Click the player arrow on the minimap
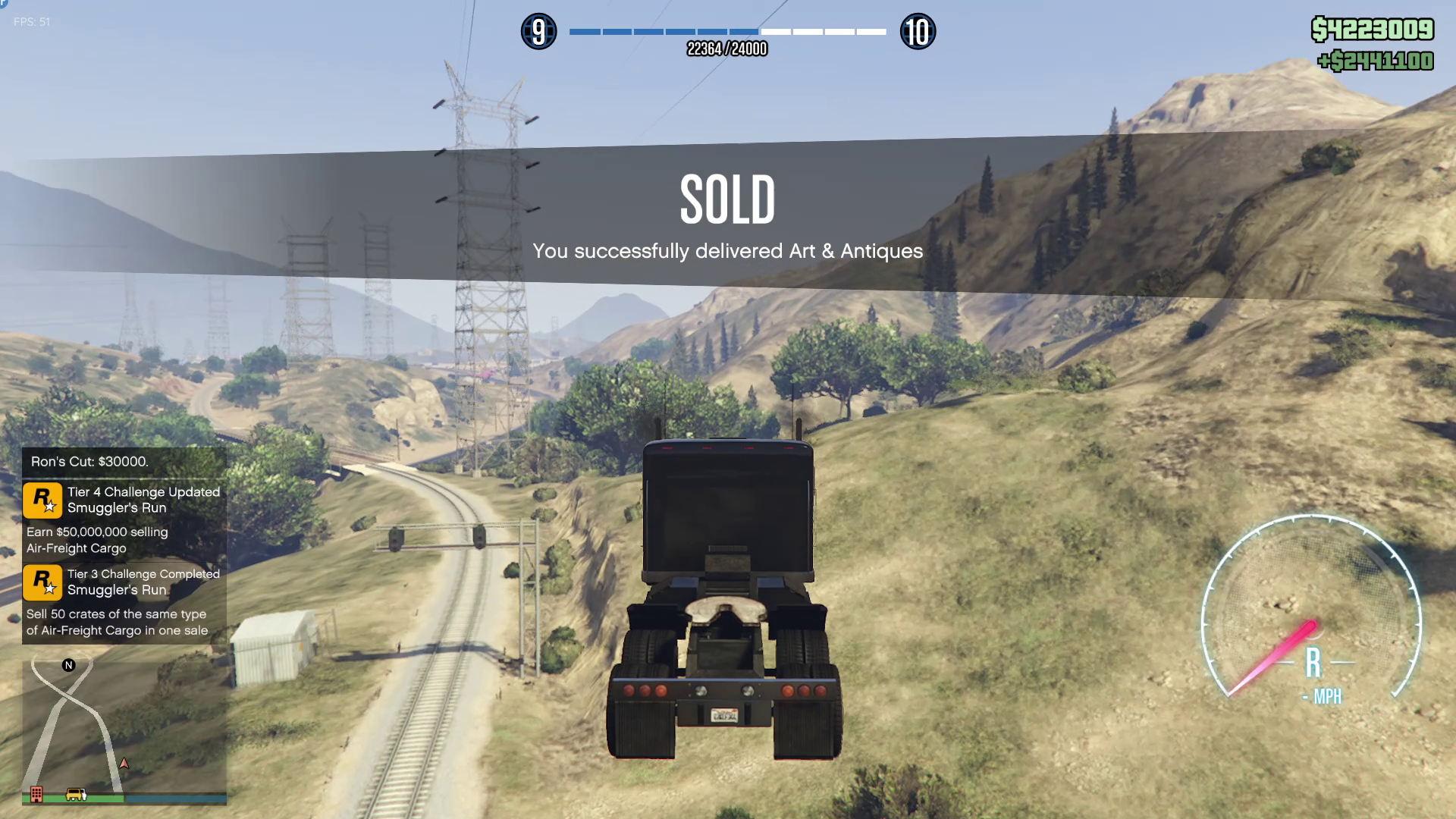Image resolution: width=1456 pixels, height=819 pixels. [124, 763]
